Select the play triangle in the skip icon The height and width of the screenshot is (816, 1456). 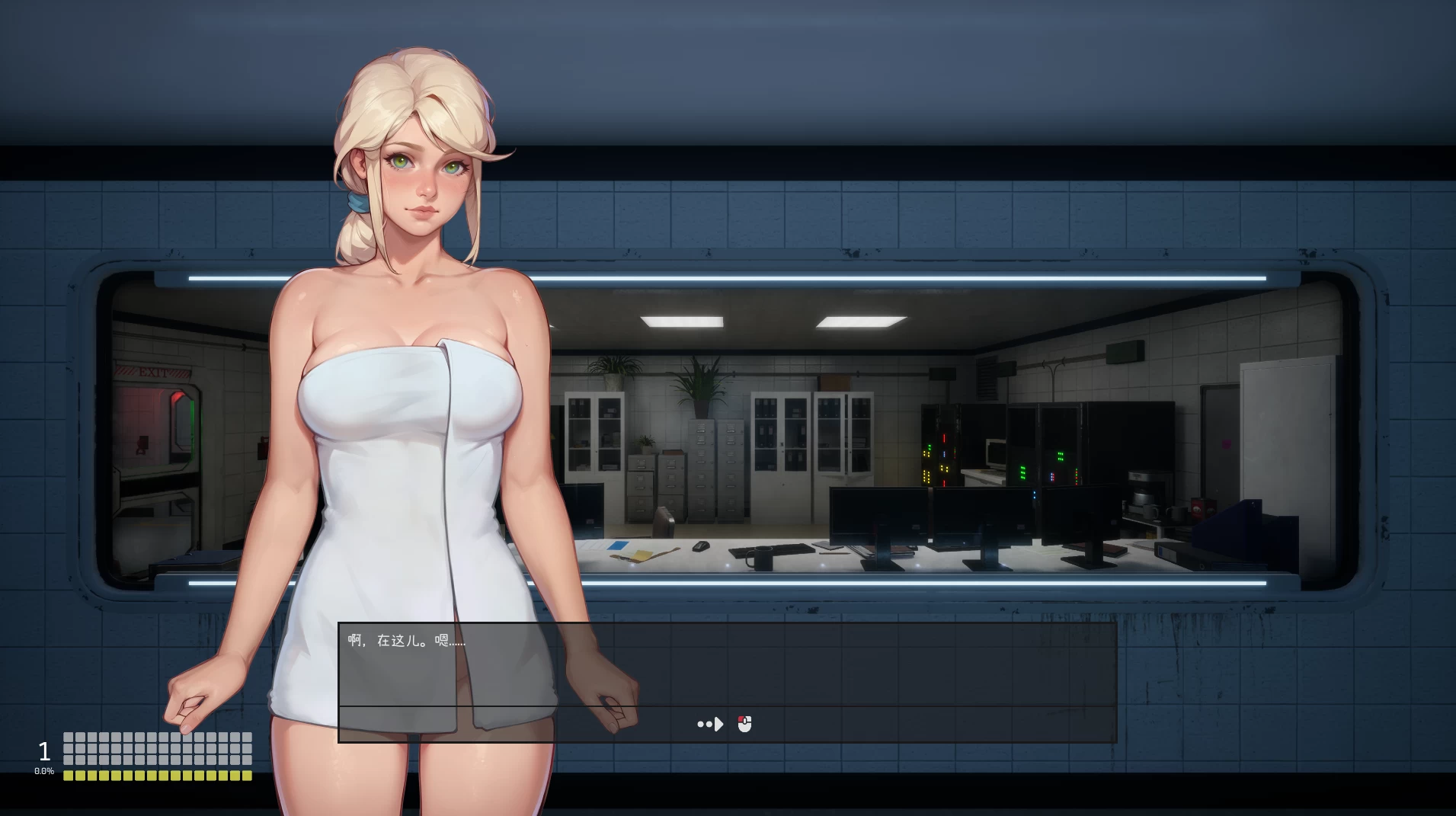click(x=717, y=724)
